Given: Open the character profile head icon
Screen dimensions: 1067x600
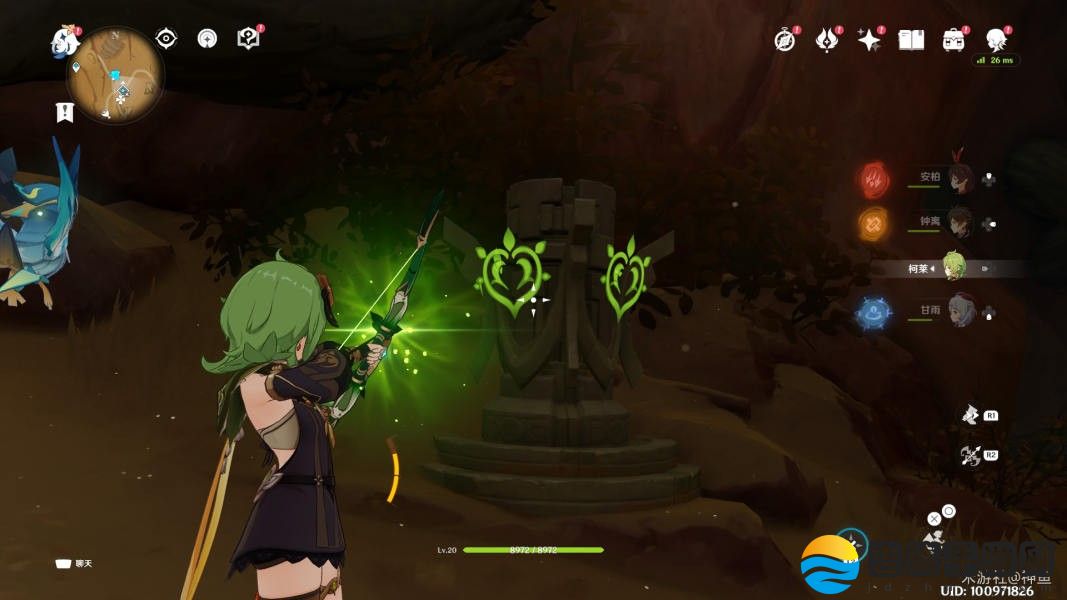Looking at the screenshot, I should (x=996, y=40).
